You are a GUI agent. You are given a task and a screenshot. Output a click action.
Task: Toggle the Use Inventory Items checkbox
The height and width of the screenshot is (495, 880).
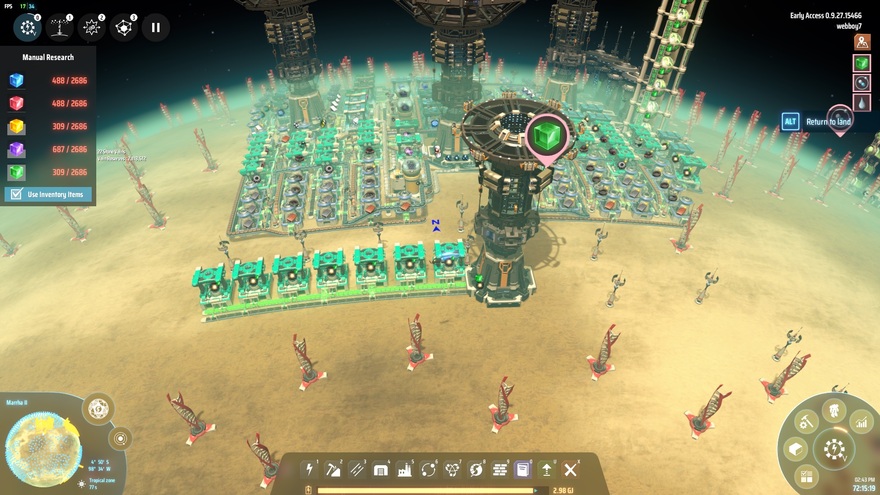[14, 194]
